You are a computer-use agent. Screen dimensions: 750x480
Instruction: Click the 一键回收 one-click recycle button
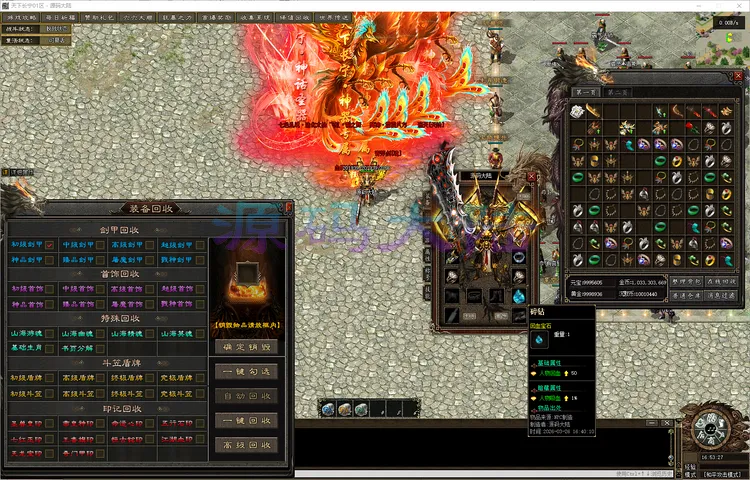click(x=246, y=421)
